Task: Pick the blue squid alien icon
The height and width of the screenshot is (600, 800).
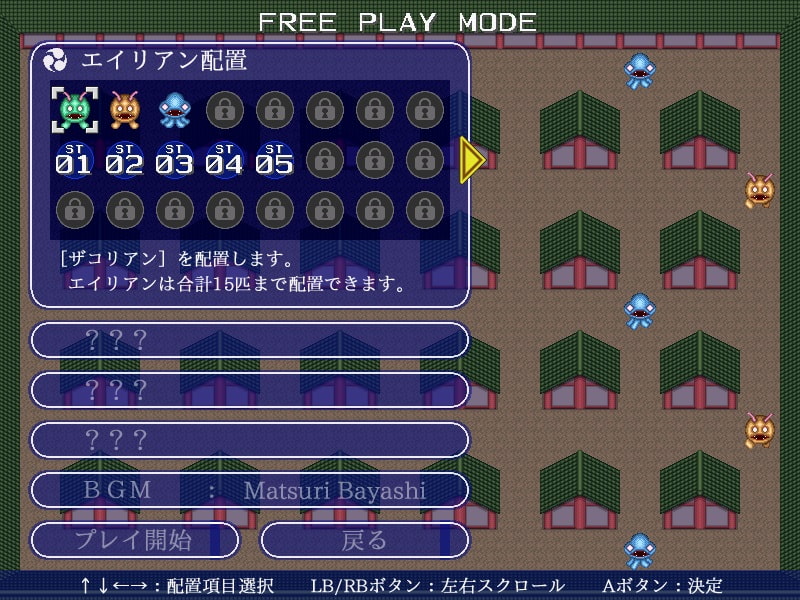Action: pyautogui.click(x=175, y=109)
